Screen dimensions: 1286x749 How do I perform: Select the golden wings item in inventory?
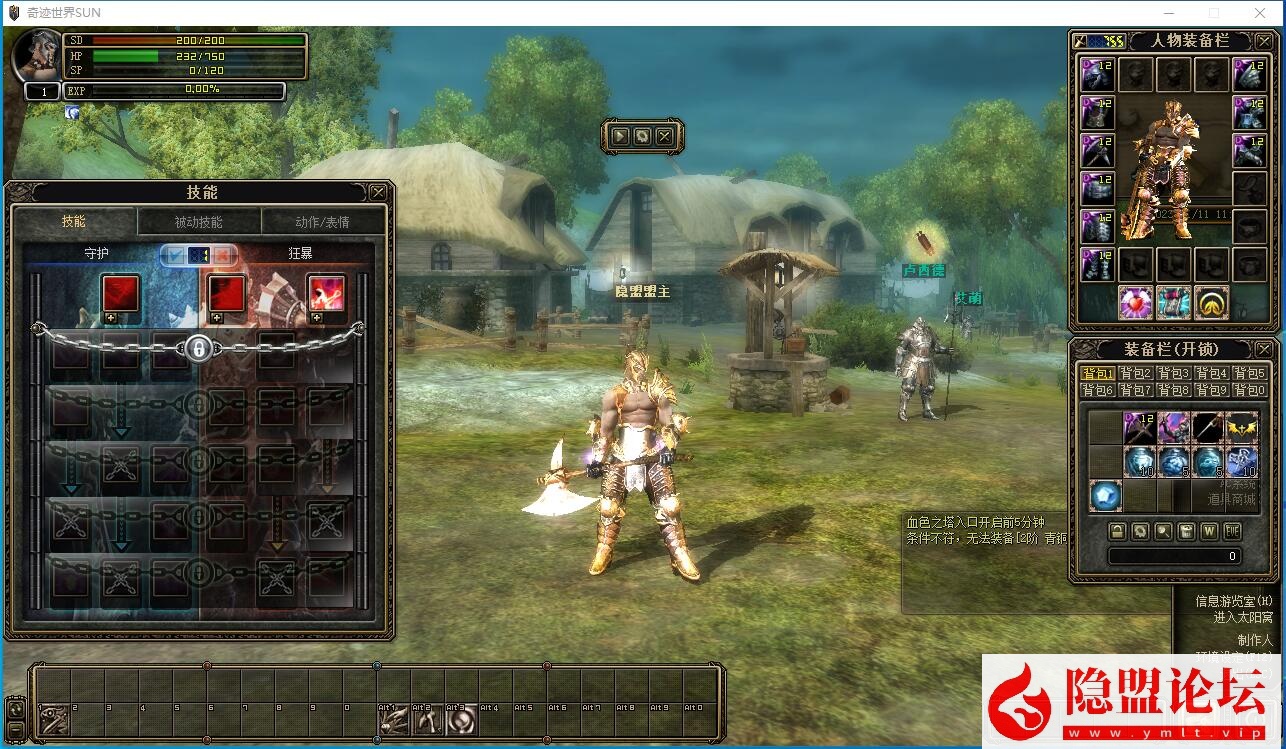pyautogui.click(x=1242, y=427)
